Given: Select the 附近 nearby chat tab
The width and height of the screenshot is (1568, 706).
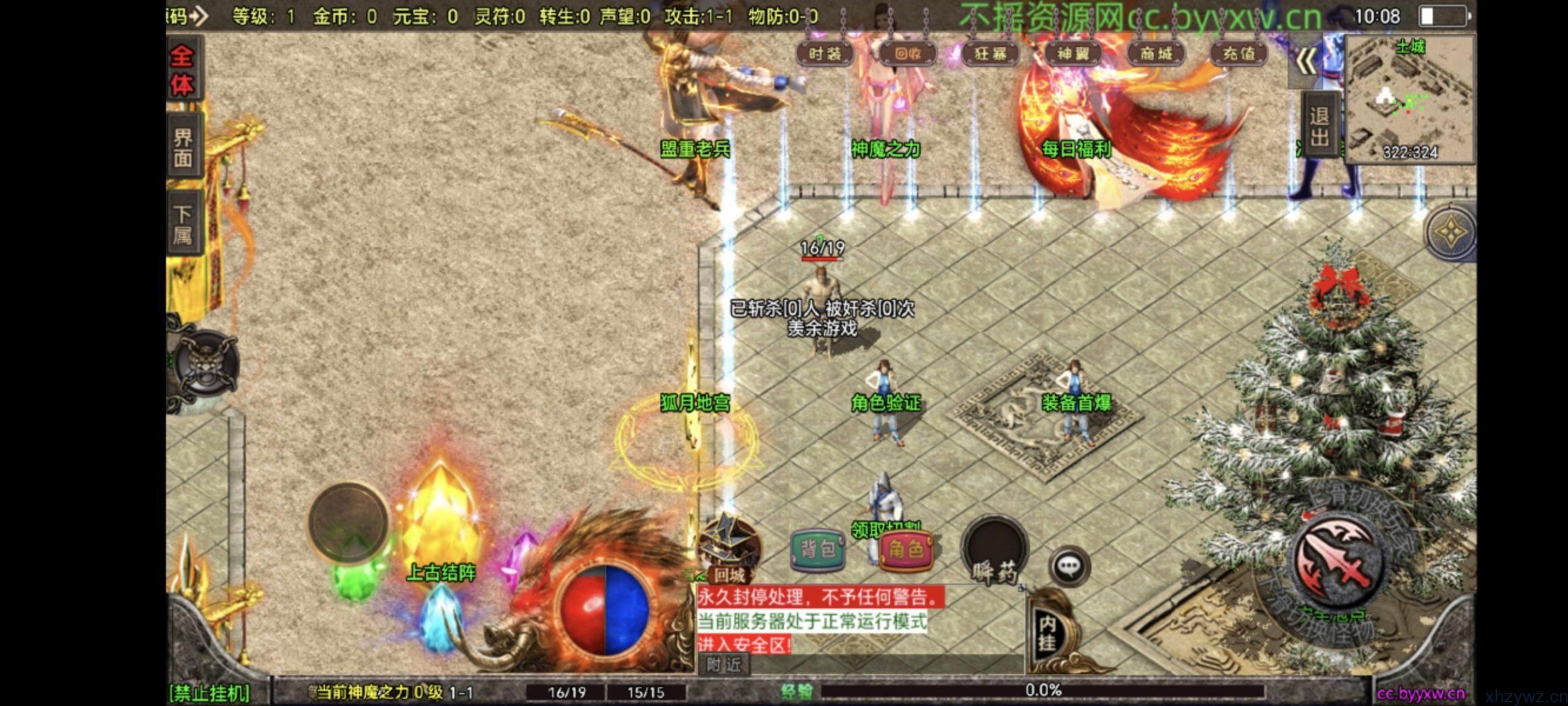Looking at the screenshot, I should pos(724,664).
